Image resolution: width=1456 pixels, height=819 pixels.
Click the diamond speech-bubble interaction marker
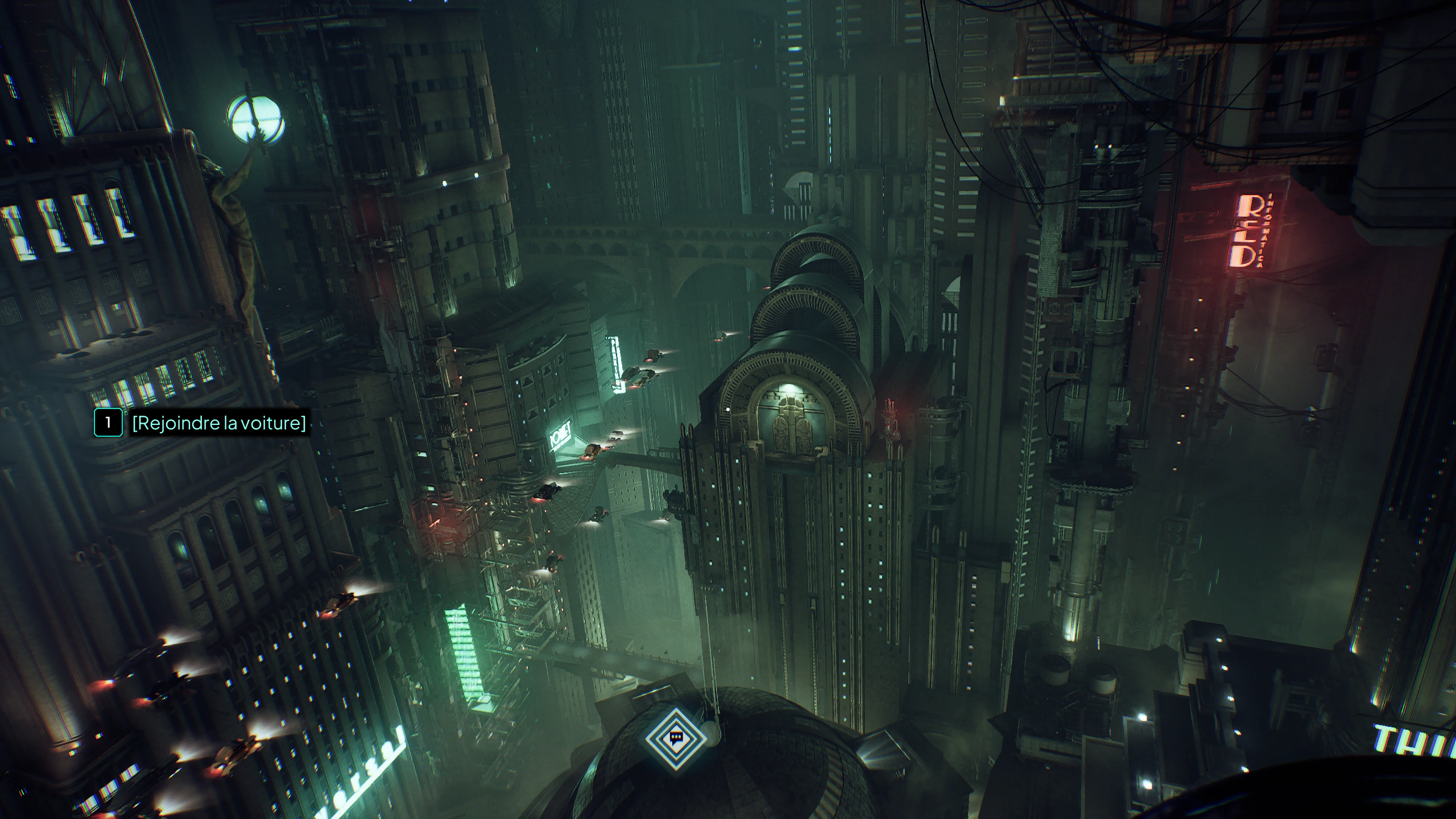pos(676,738)
